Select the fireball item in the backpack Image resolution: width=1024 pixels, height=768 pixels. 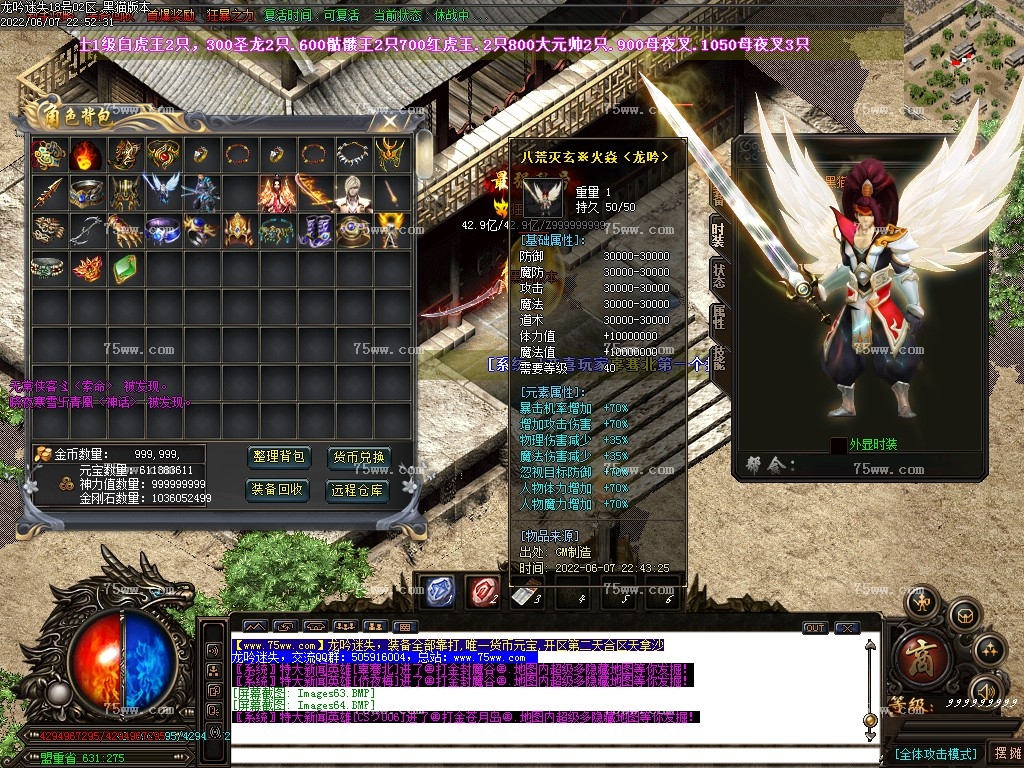pos(85,154)
